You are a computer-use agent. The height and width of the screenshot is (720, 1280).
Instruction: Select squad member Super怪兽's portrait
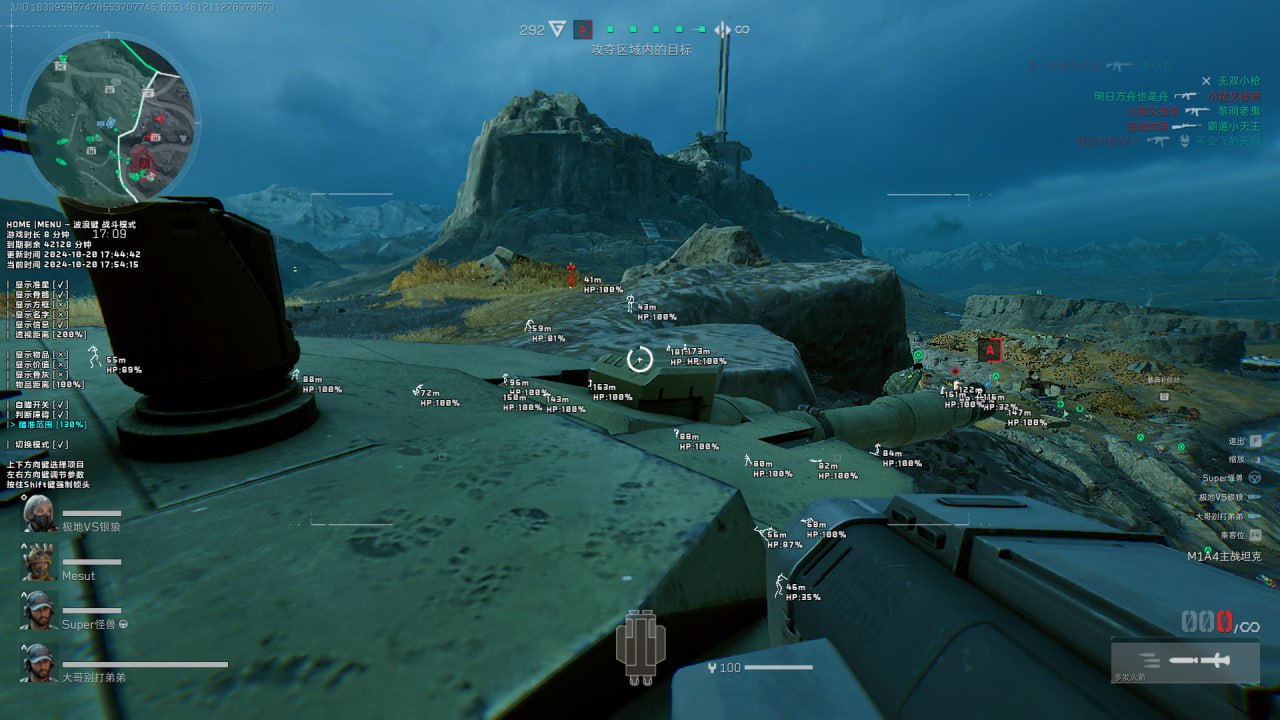[x=40, y=610]
